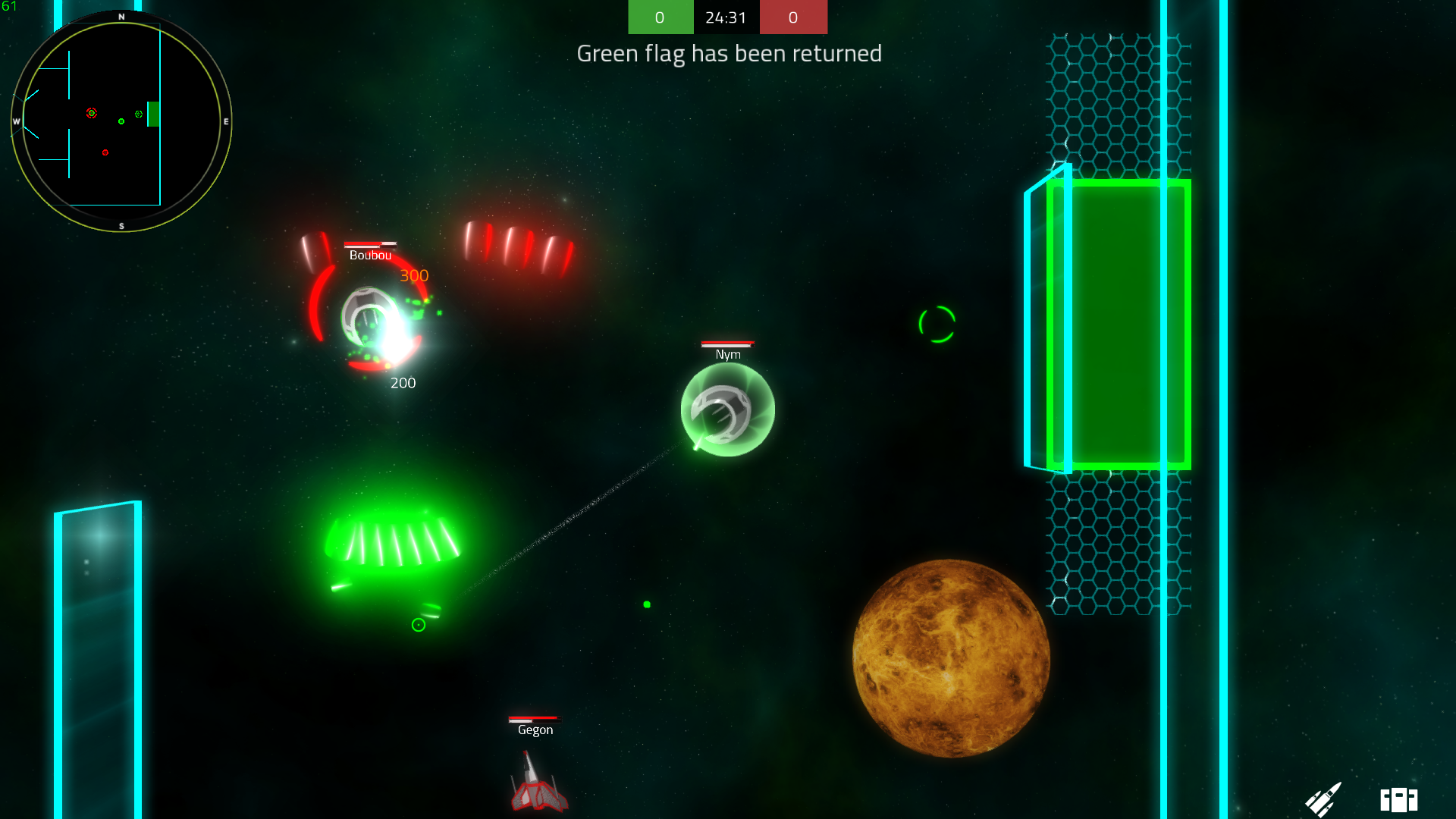Click the player Nym's nameplate
This screenshot has height=819, width=1456.
point(726,354)
